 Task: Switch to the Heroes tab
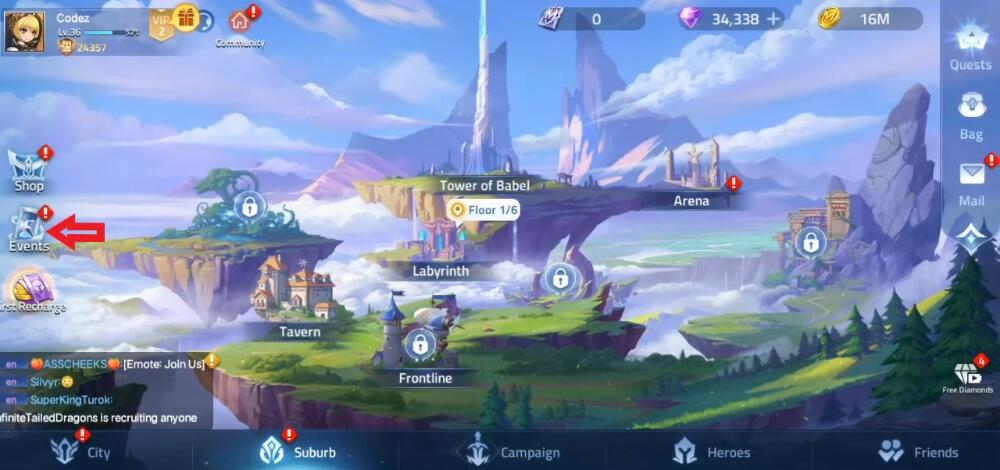point(712,452)
